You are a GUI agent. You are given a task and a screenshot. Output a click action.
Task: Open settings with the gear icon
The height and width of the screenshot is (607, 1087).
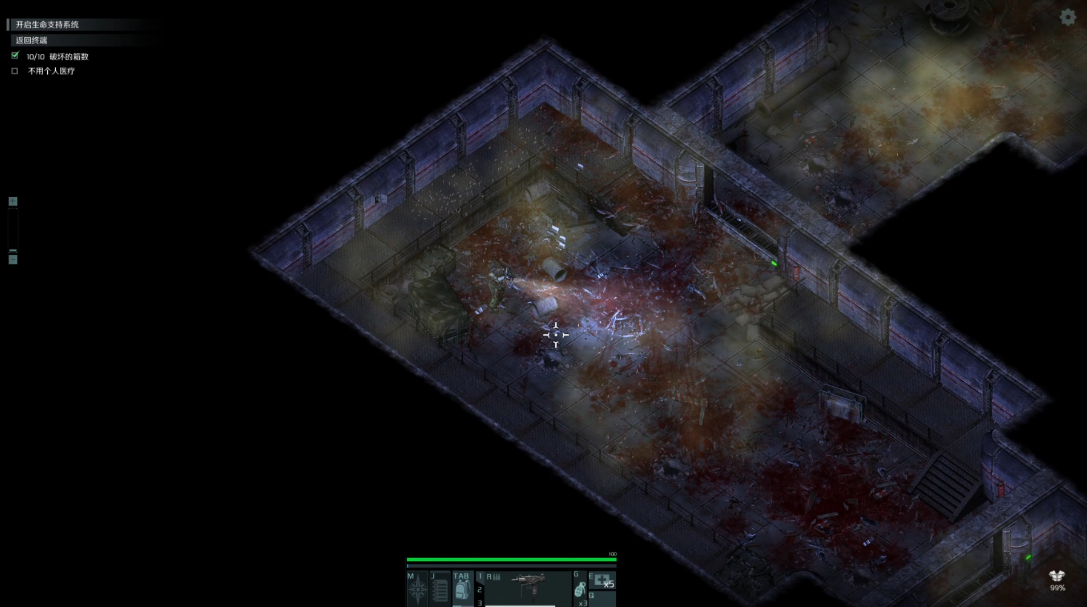(1067, 17)
